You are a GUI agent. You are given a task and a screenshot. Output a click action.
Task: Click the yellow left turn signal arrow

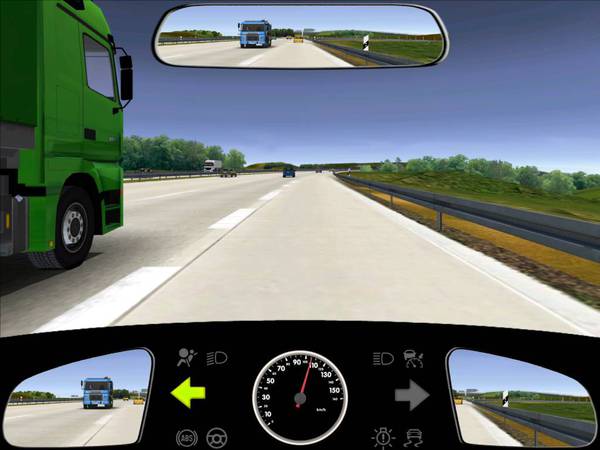(x=188, y=394)
